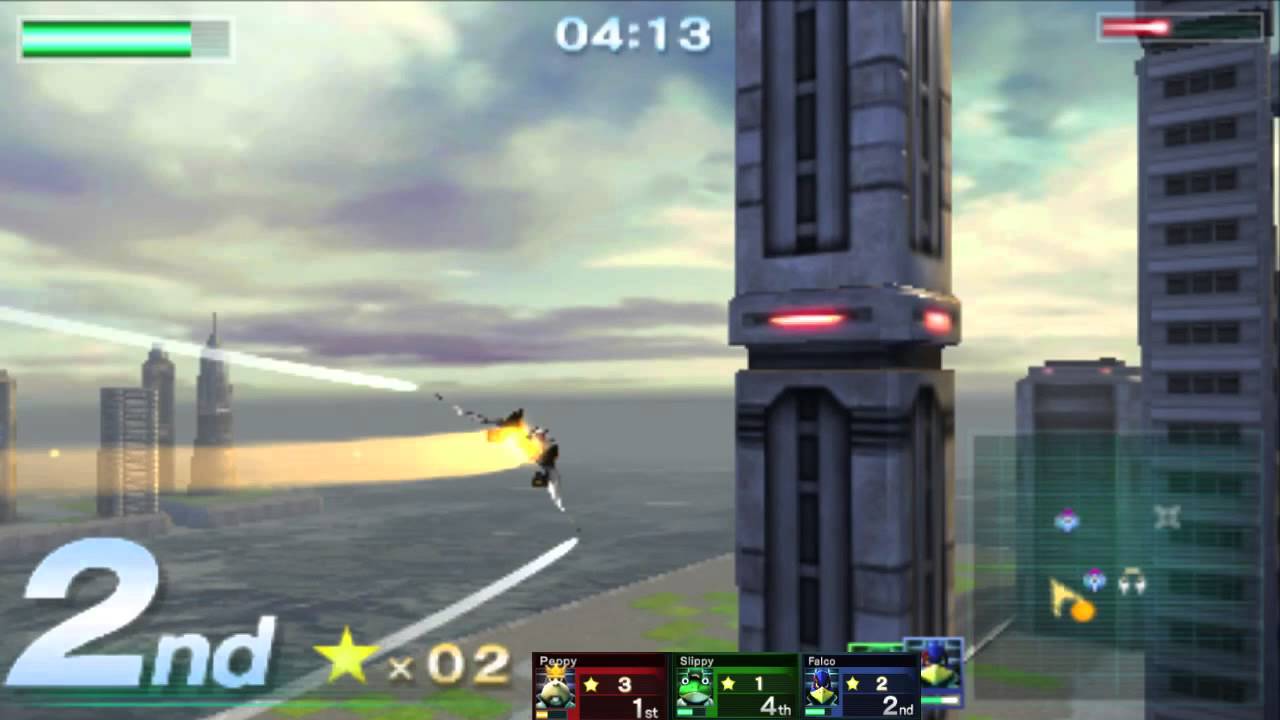1280x720 pixels.
Task: Select the Arwing blip near the radar center
Action: click(x=1132, y=582)
